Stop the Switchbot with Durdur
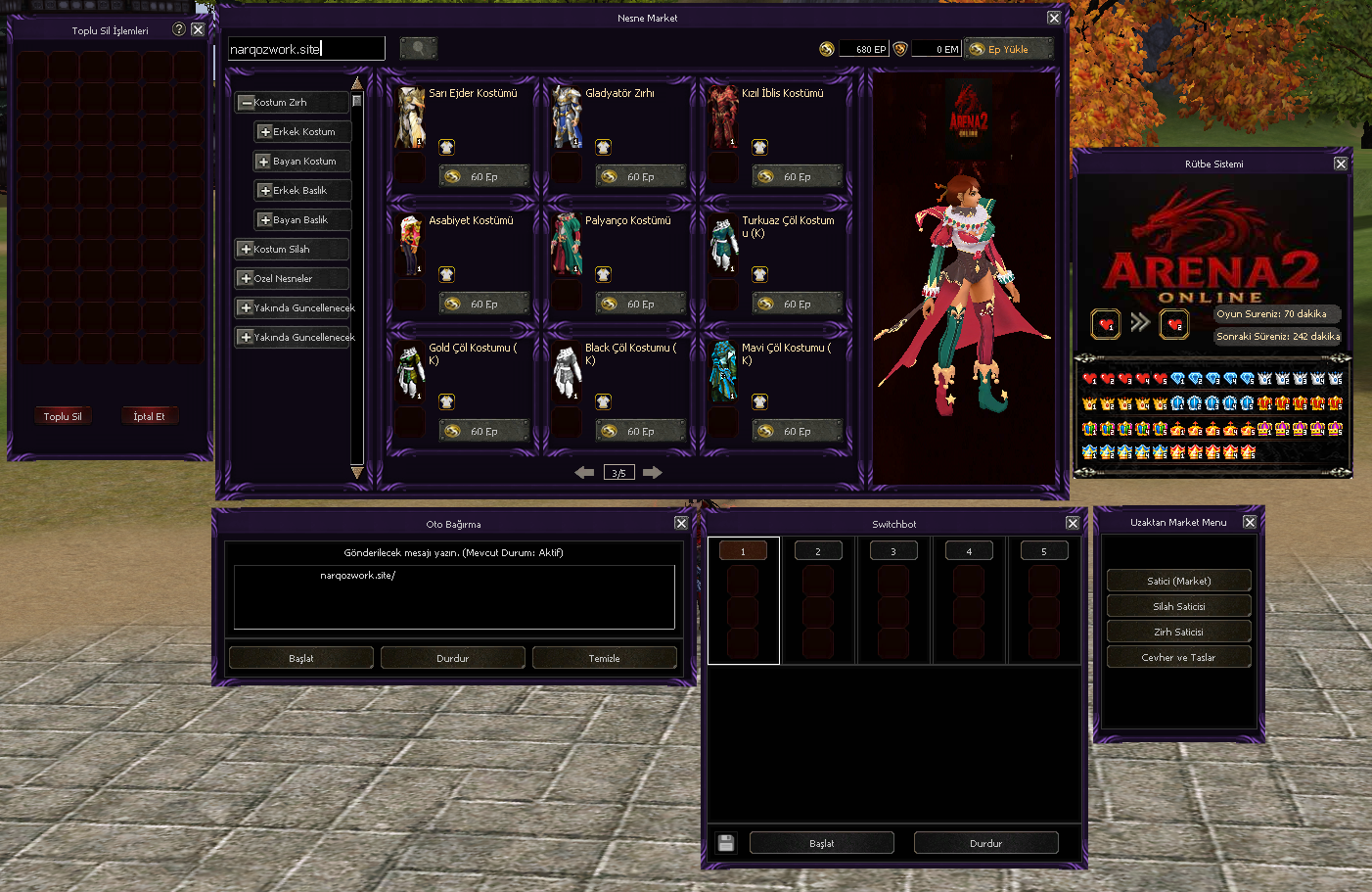 coord(985,843)
